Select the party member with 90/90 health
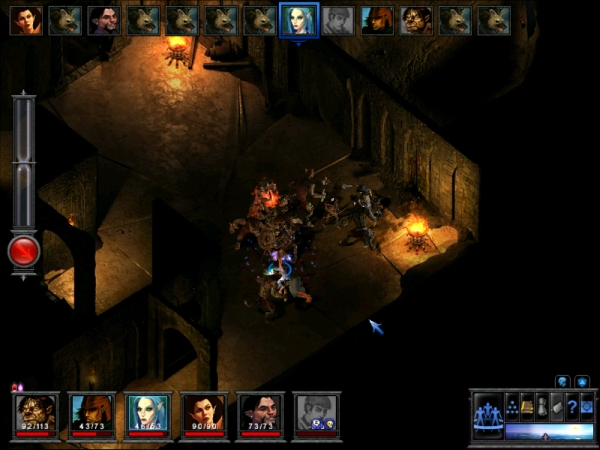 coord(204,412)
